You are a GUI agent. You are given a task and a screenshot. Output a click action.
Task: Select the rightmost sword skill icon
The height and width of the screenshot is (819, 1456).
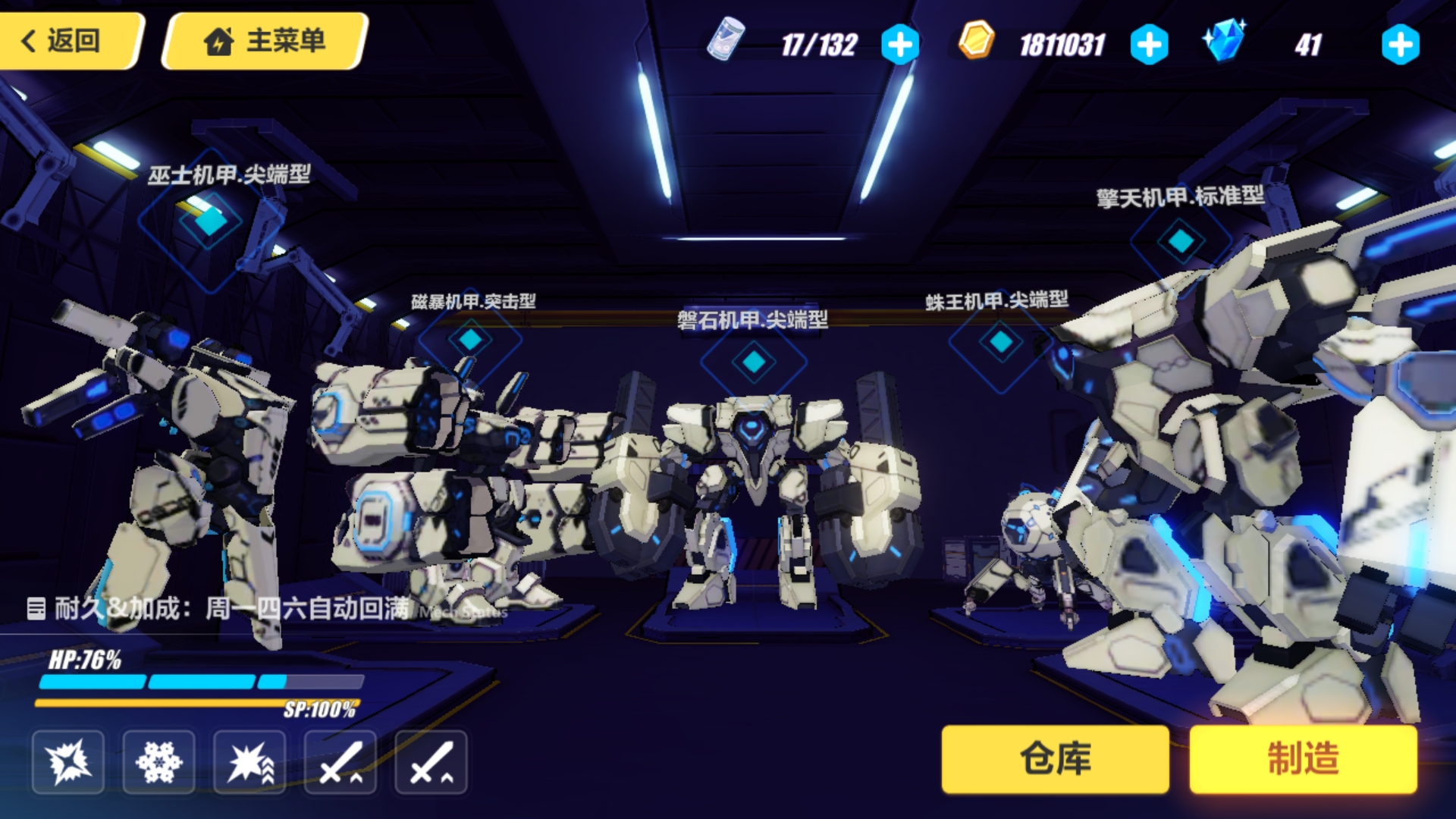pyautogui.click(x=431, y=762)
